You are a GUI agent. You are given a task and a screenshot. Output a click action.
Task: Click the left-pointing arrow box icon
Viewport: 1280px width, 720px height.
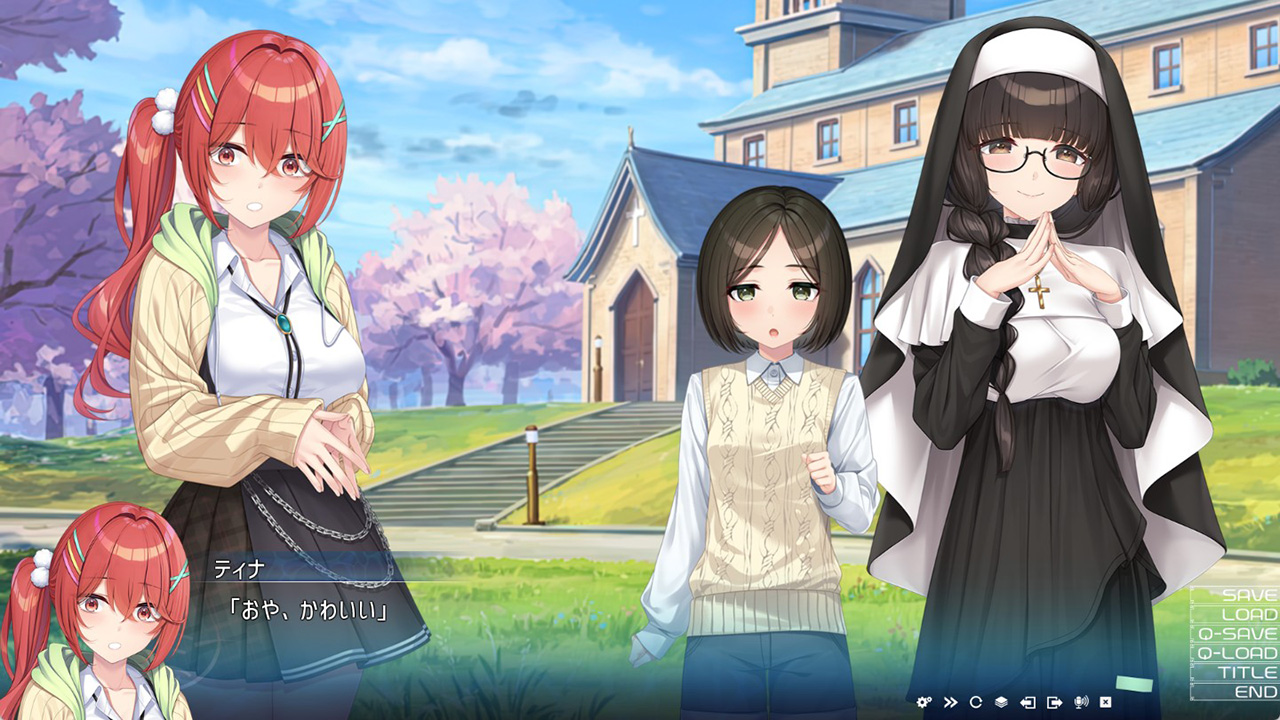pyautogui.click(x=1028, y=702)
